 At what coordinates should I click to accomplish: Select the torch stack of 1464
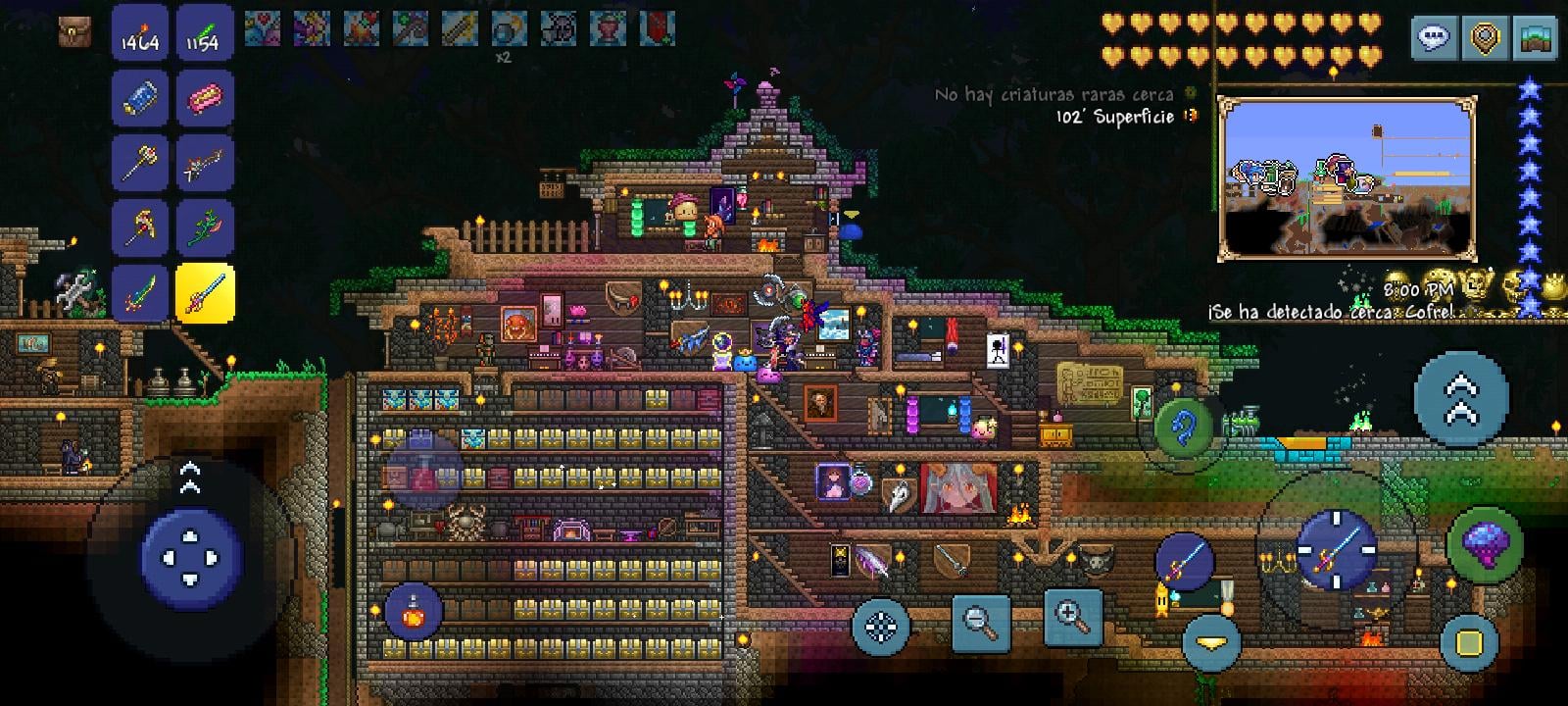(140, 34)
